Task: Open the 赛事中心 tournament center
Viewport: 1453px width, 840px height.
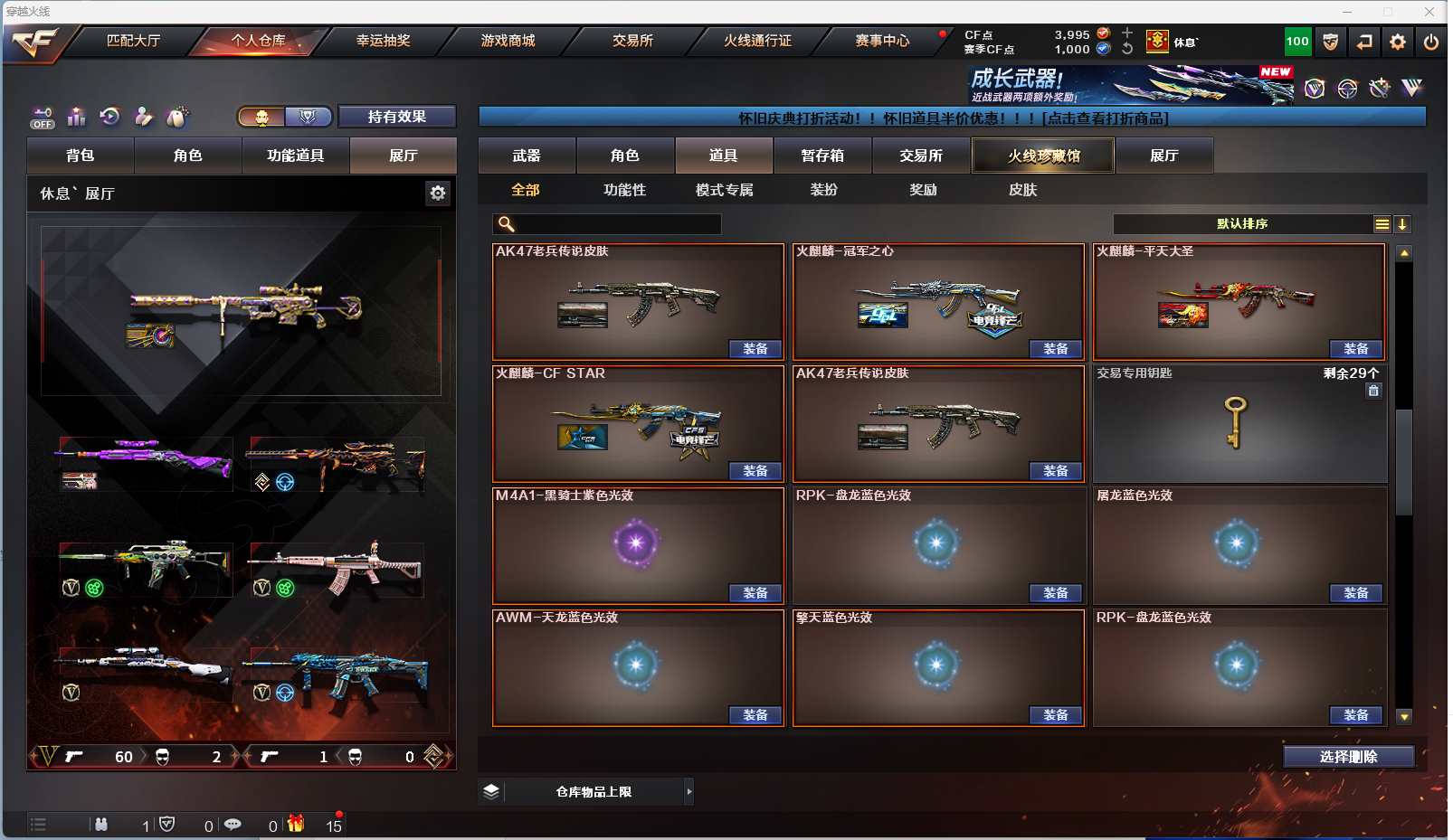Action: 882,41
